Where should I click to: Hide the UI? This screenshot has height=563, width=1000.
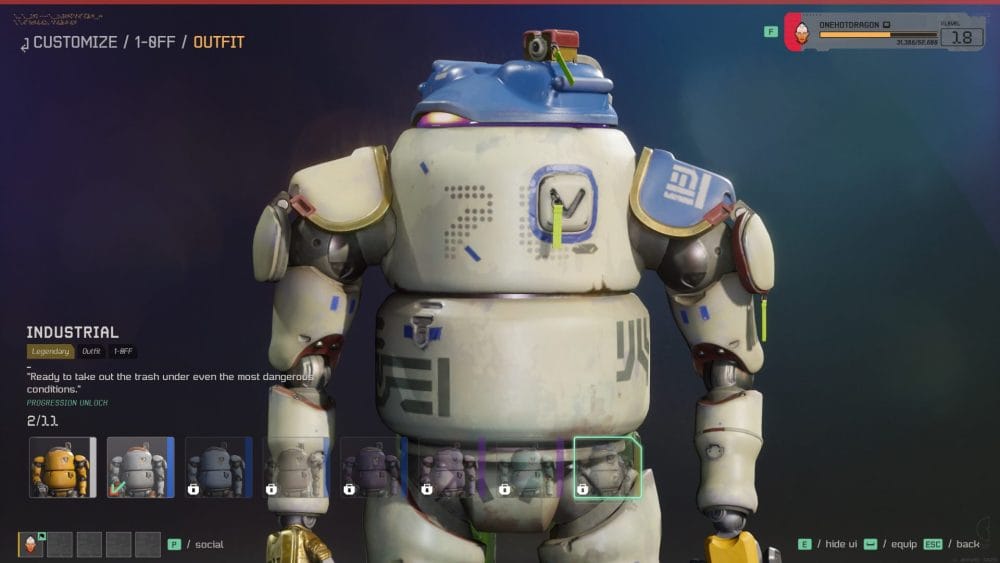[x=840, y=544]
